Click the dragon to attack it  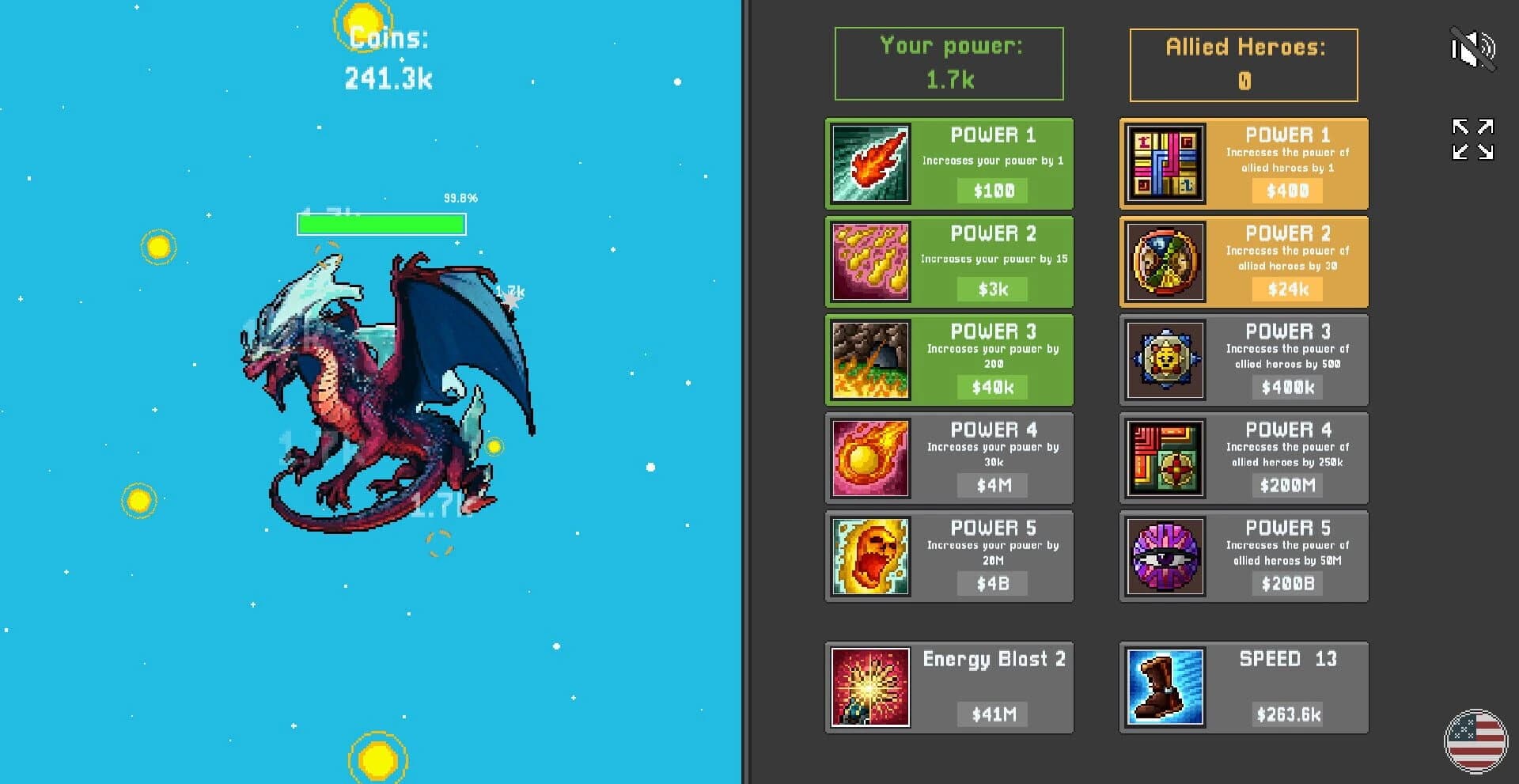(372, 380)
